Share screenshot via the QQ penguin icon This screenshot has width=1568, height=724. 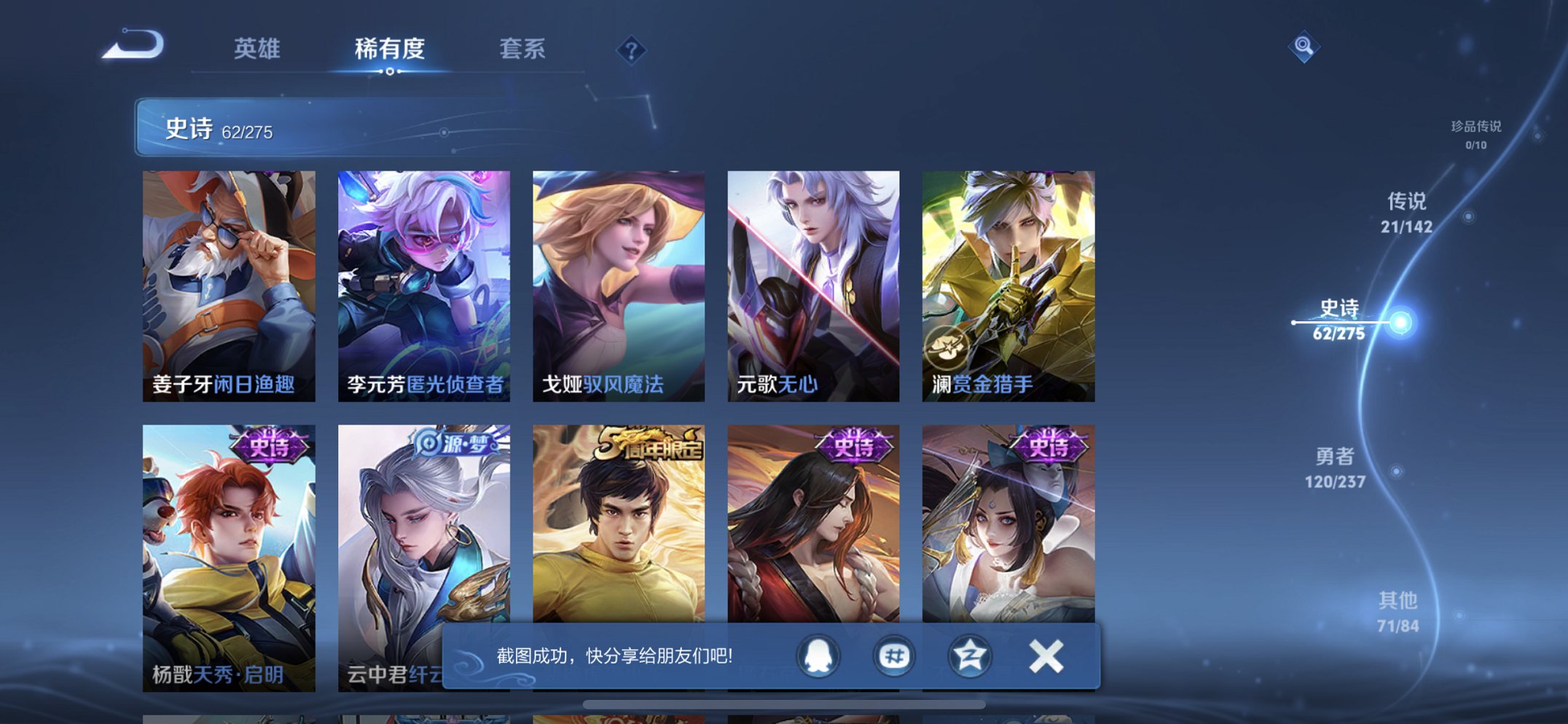pyautogui.click(x=818, y=656)
